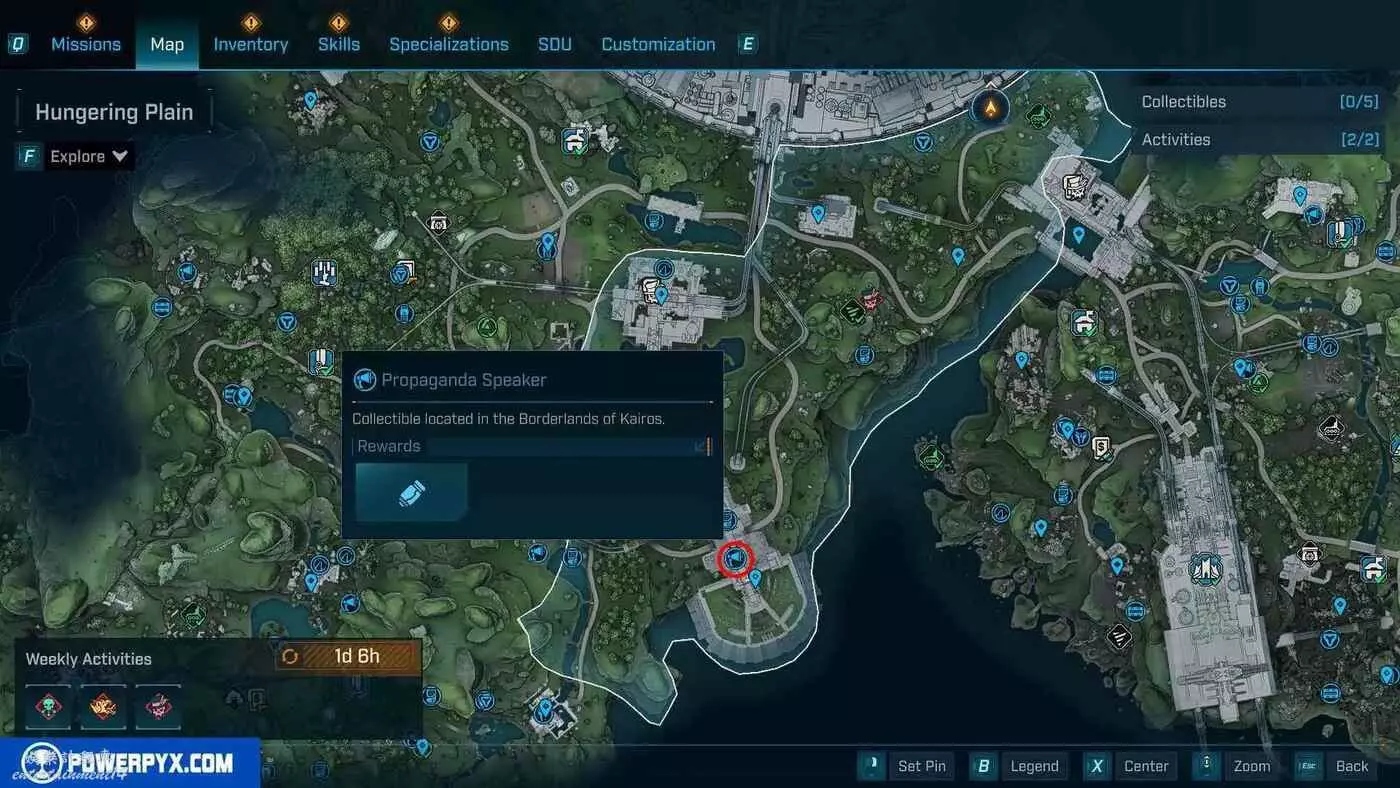
Task: Switch to the Missions tab
Action: click(x=86, y=44)
